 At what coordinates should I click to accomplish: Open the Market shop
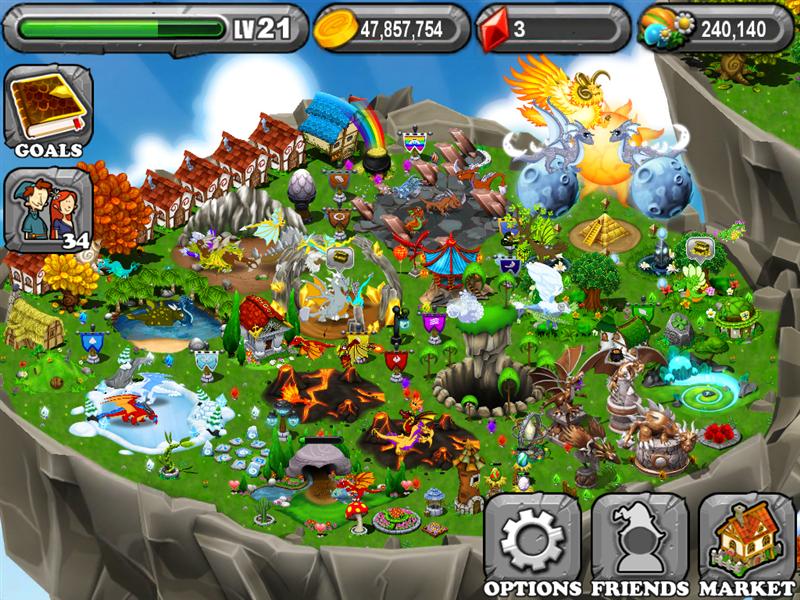(747, 540)
